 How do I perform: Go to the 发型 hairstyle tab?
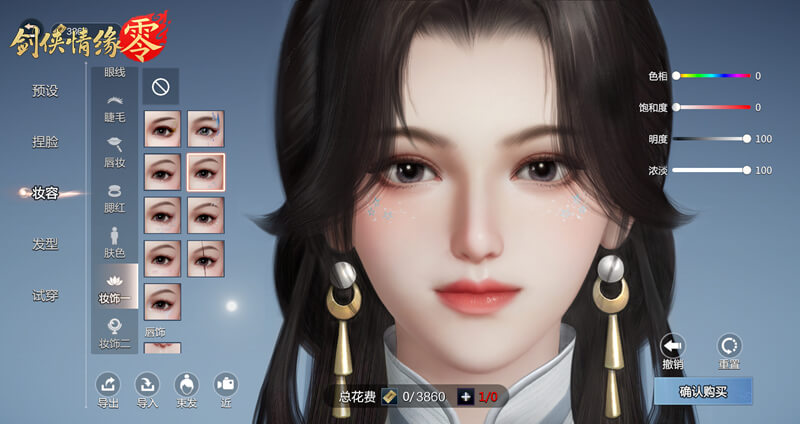(45, 244)
